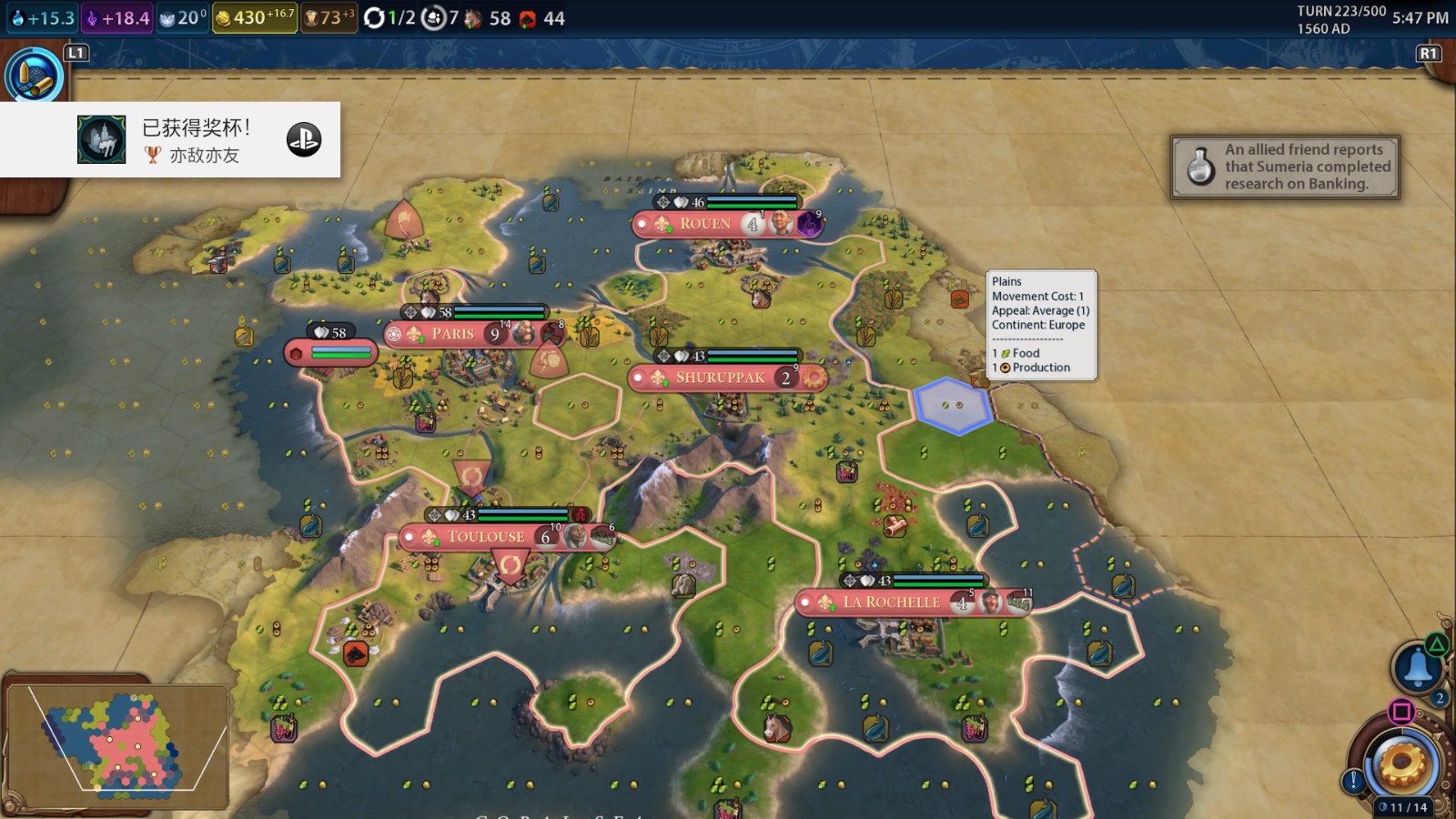The height and width of the screenshot is (819, 1456).
Task: Open the culture yield indicator
Action: click(x=116, y=18)
